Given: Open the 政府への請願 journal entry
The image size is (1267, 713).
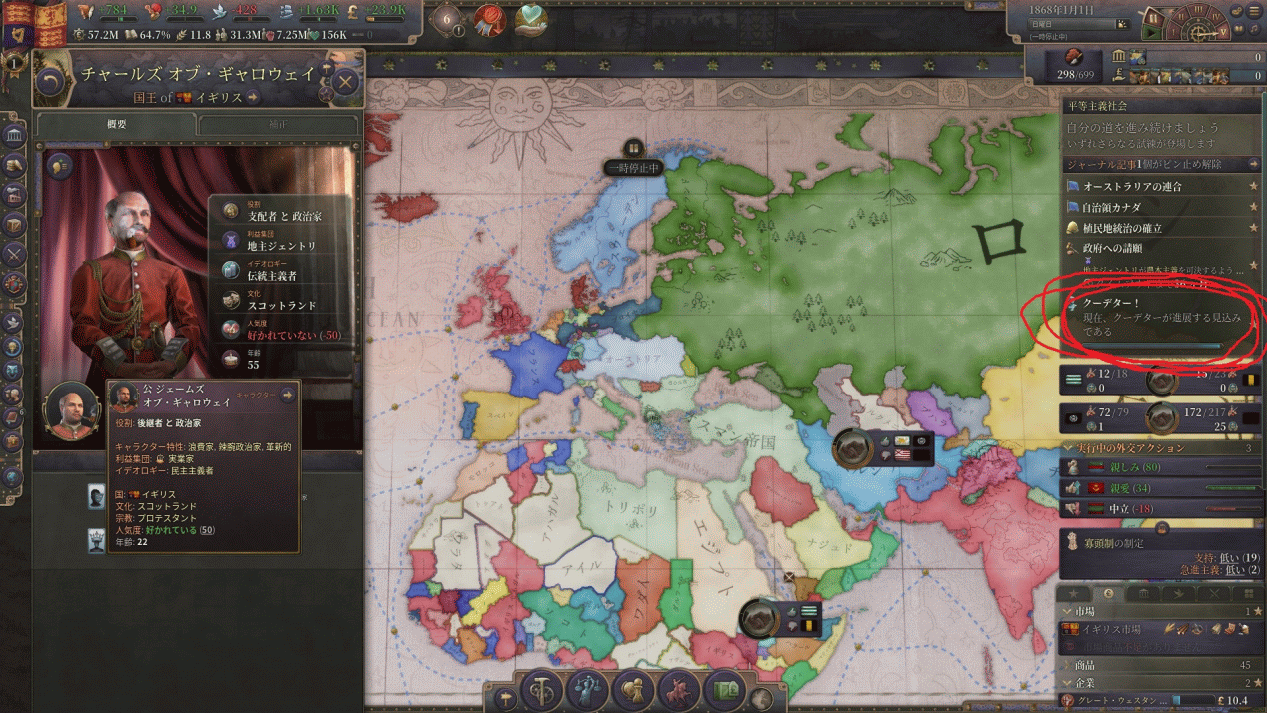Looking at the screenshot, I should pos(1112,248).
